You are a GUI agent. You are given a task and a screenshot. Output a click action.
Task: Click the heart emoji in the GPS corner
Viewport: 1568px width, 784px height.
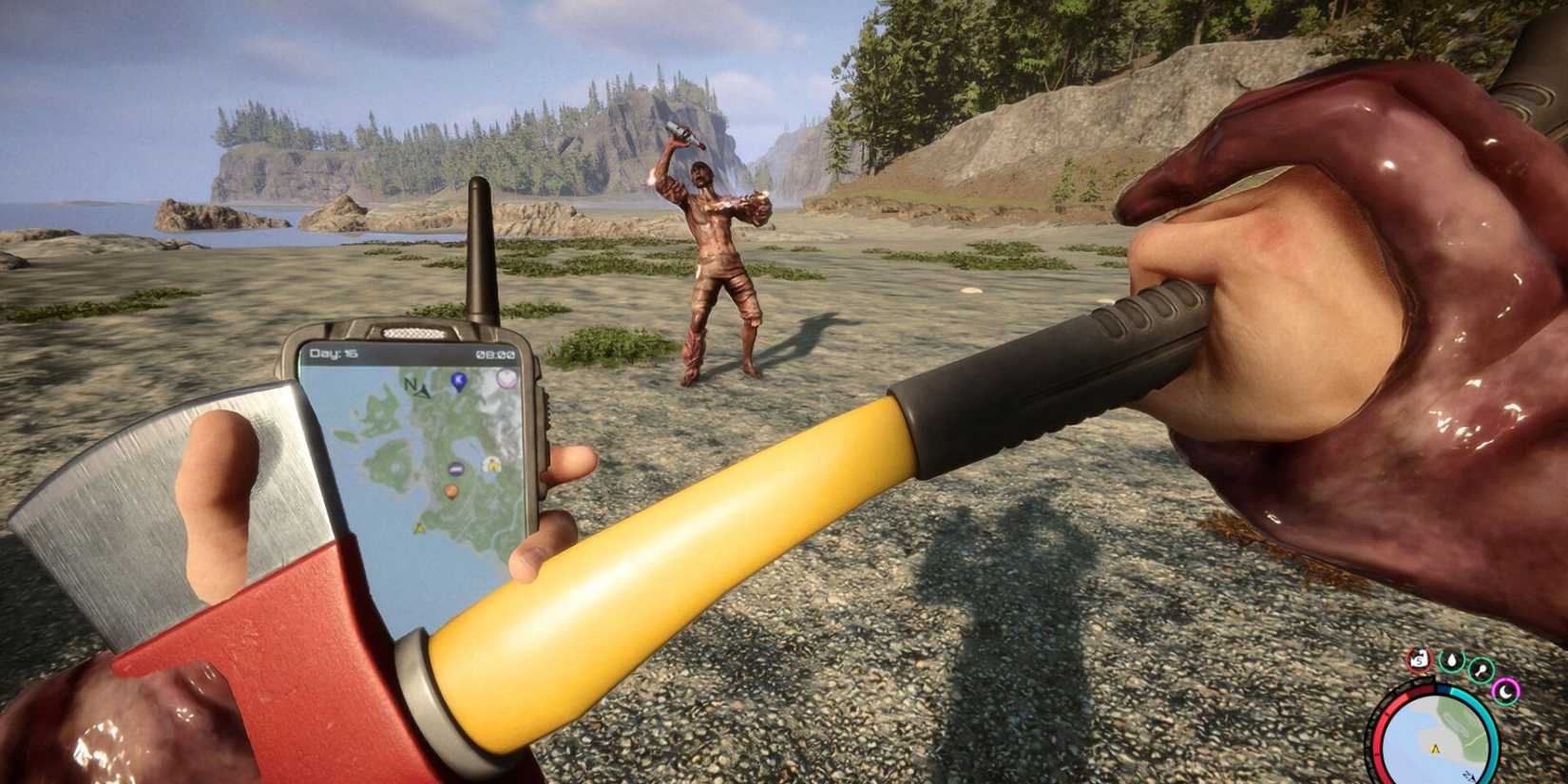click(506, 378)
